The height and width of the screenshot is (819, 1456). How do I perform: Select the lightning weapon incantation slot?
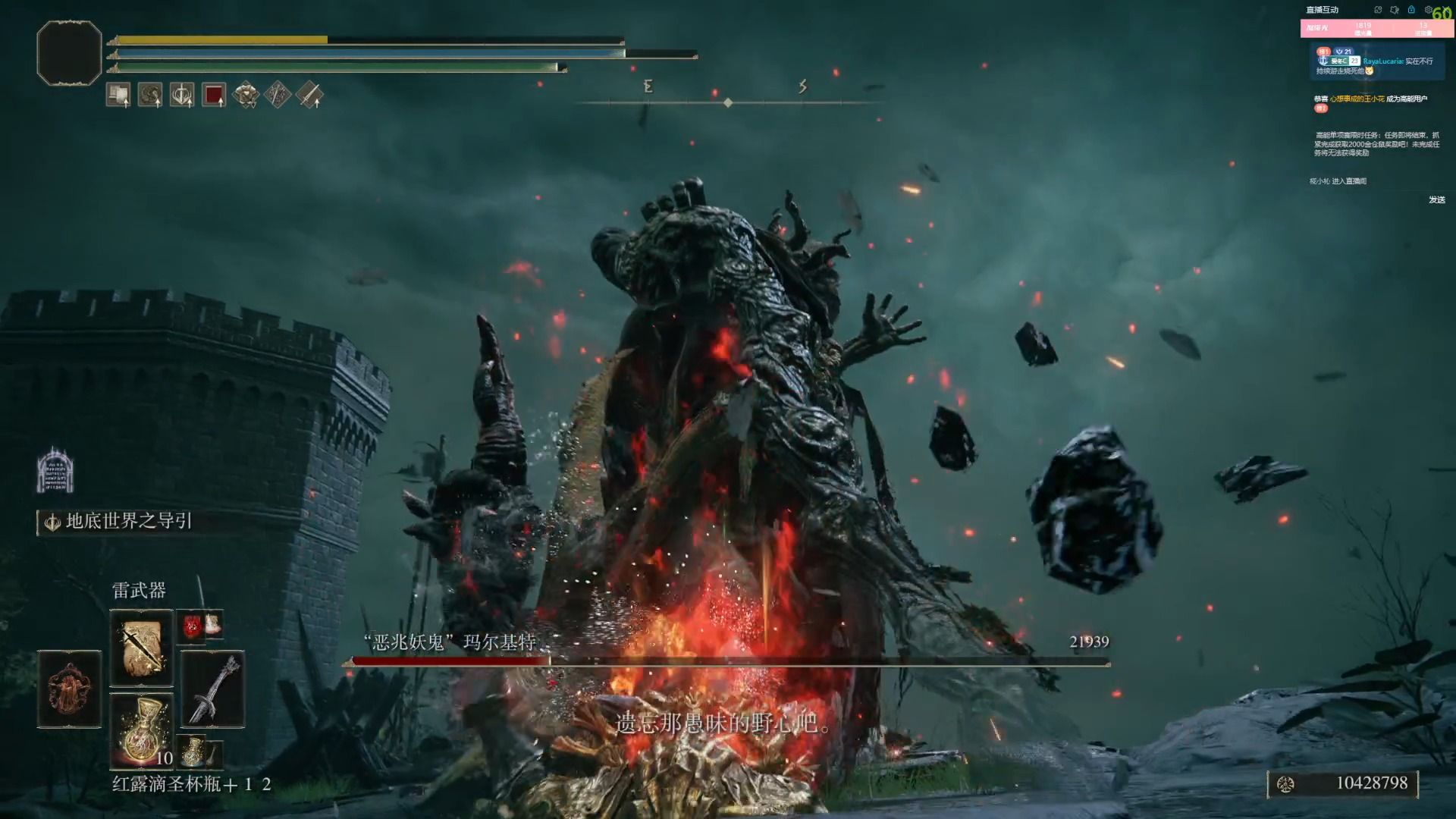[x=141, y=648]
